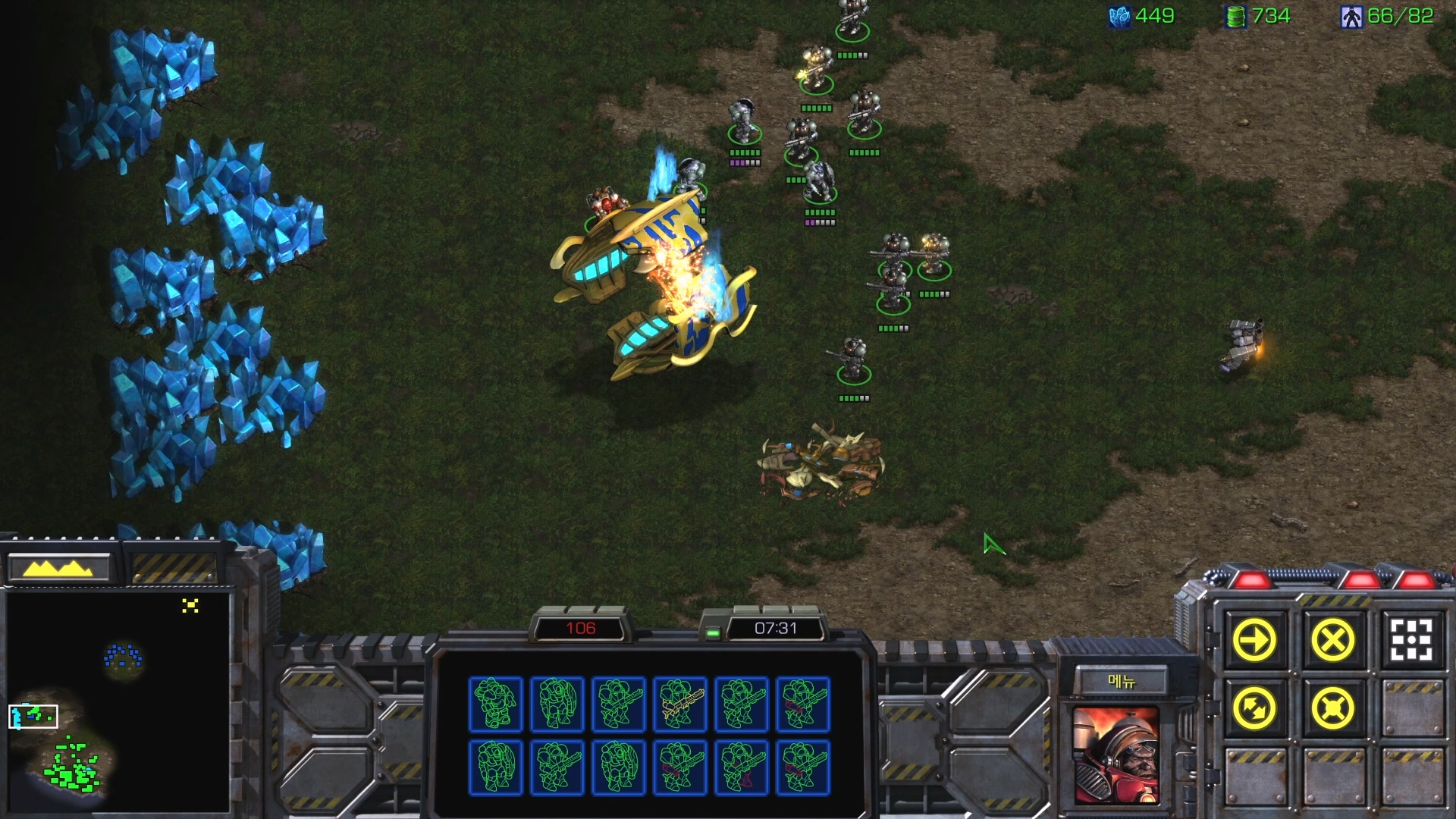Click the Stop command button
1456x819 pixels.
pyautogui.click(x=1332, y=641)
